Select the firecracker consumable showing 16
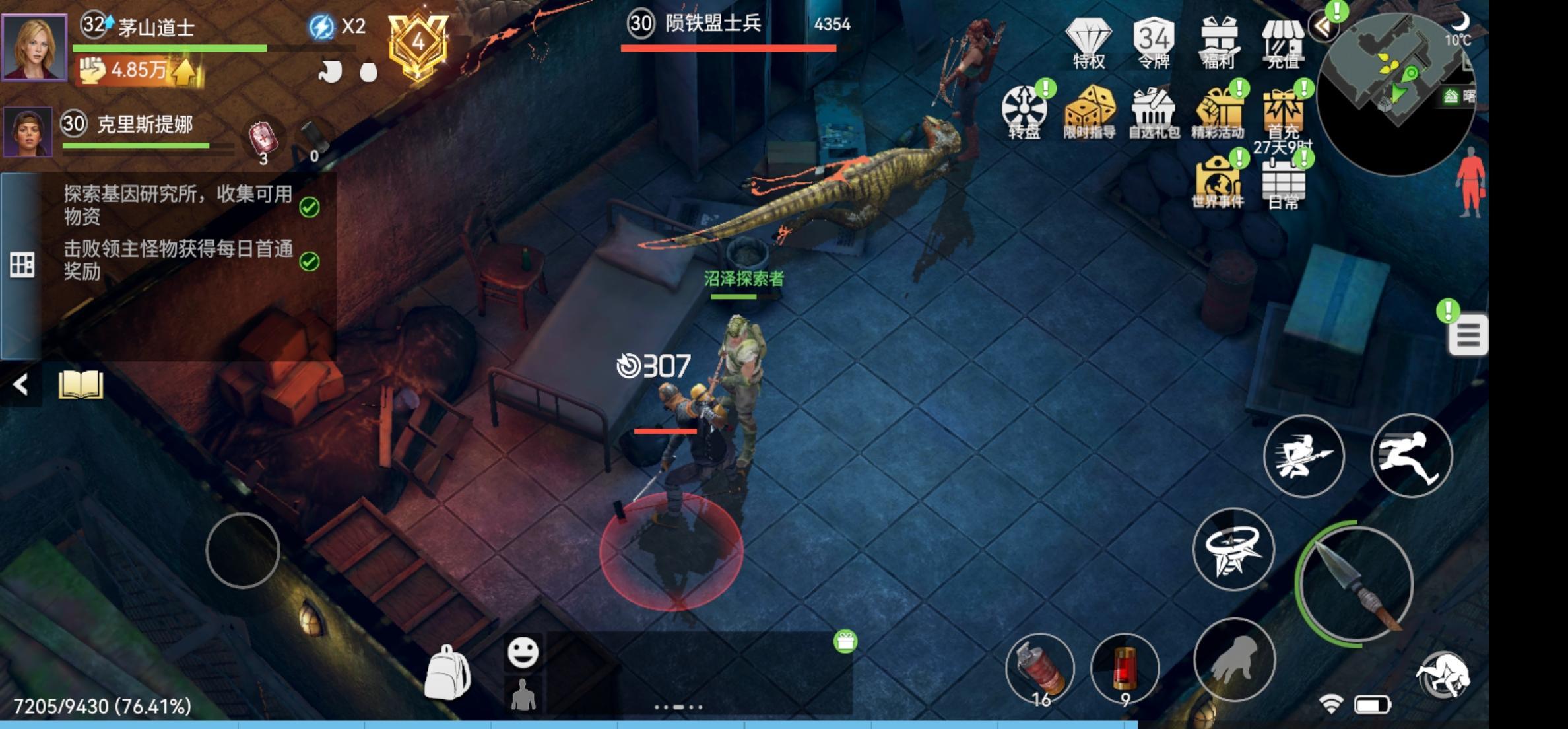Screen dimensions: 1568x729 coord(1041,667)
